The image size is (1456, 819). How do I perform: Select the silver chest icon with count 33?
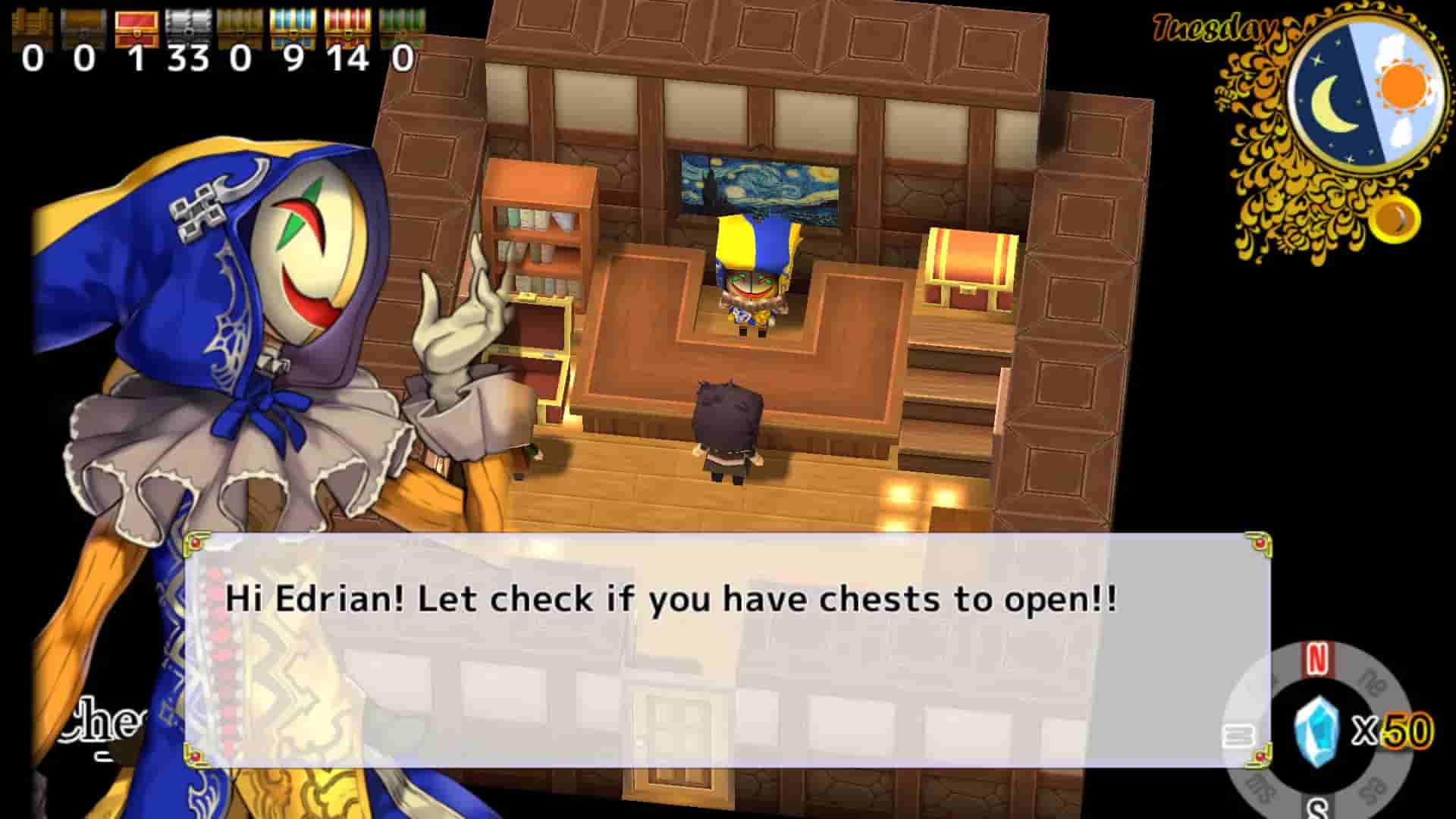pyautogui.click(x=188, y=23)
